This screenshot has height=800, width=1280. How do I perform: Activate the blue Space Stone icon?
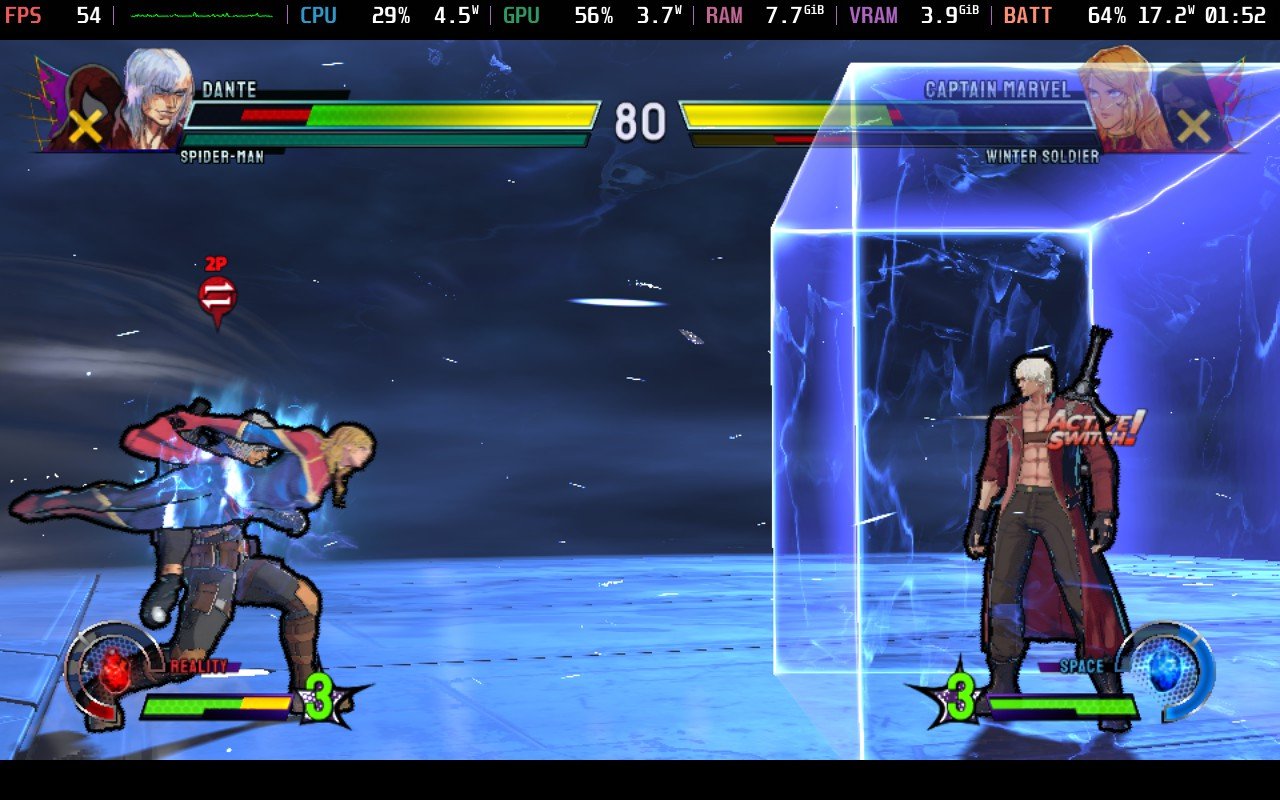click(x=1165, y=668)
